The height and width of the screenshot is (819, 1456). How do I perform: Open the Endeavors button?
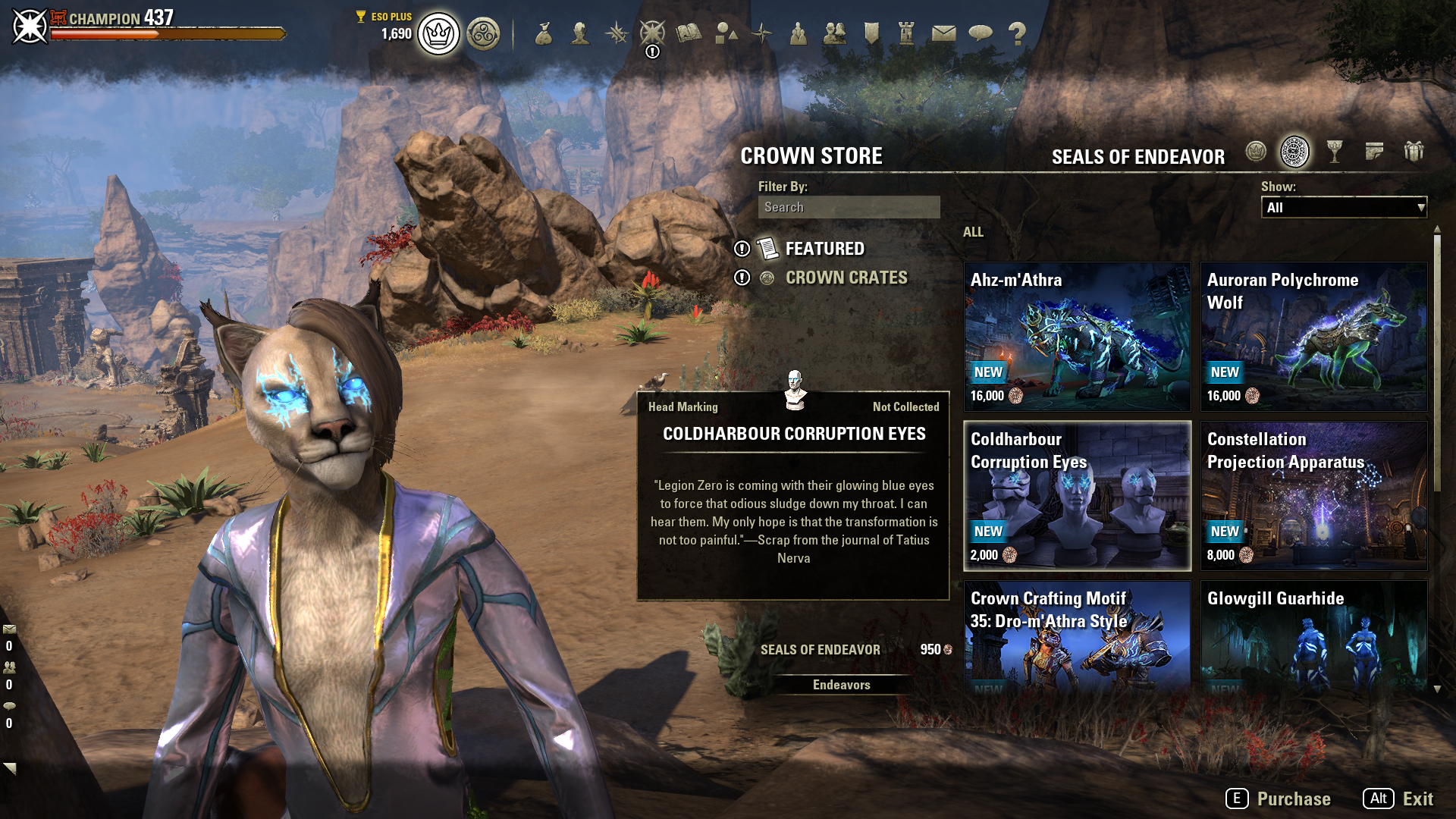click(x=841, y=685)
